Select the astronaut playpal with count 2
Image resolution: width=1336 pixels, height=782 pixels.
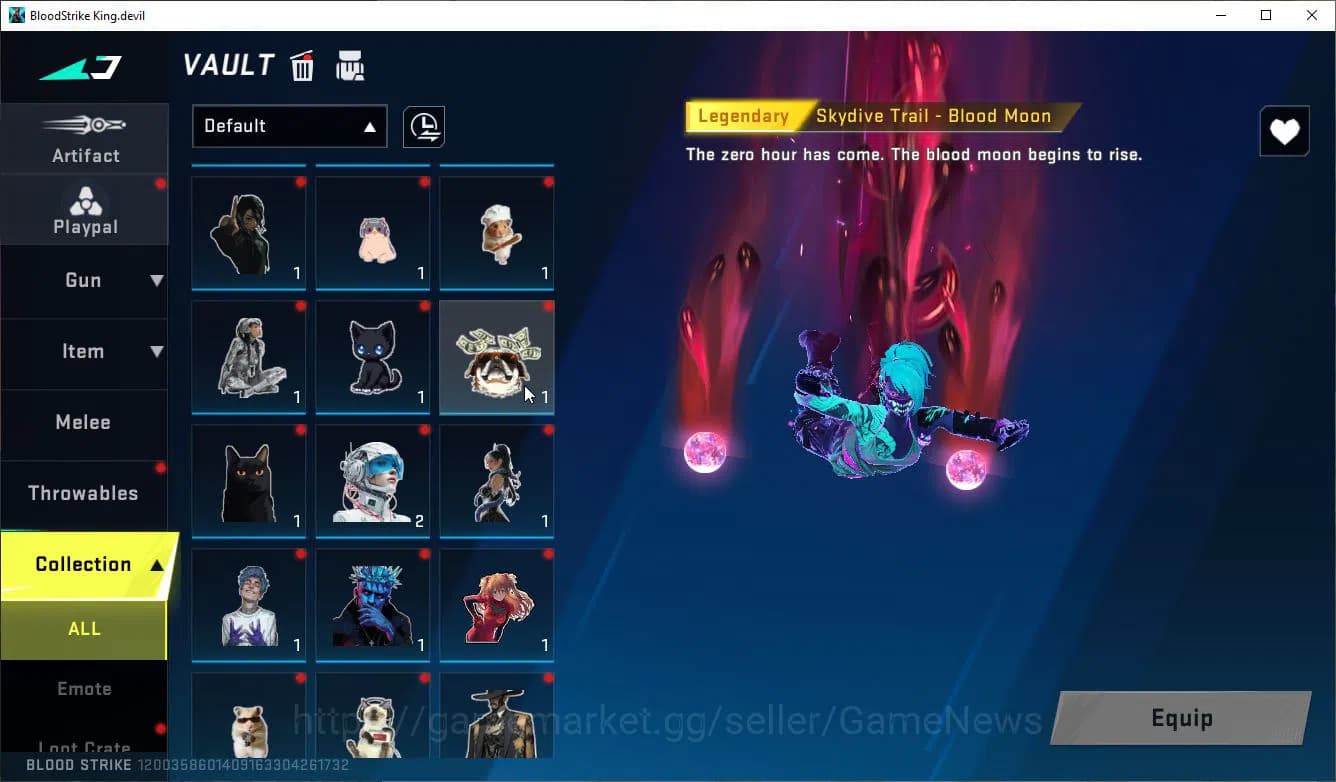point(372,479)
